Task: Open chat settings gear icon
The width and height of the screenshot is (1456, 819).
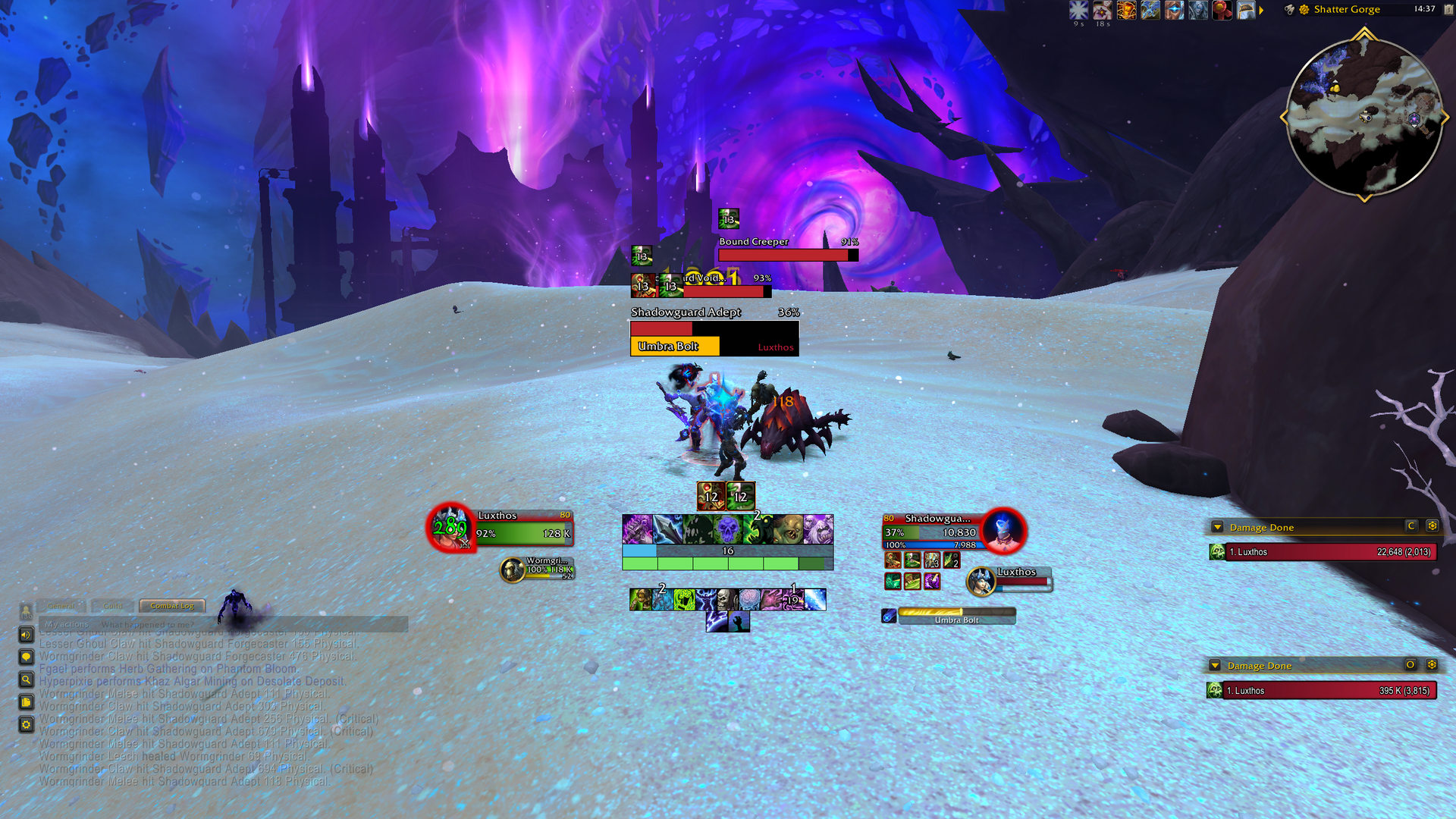Action: pos(26,725)
